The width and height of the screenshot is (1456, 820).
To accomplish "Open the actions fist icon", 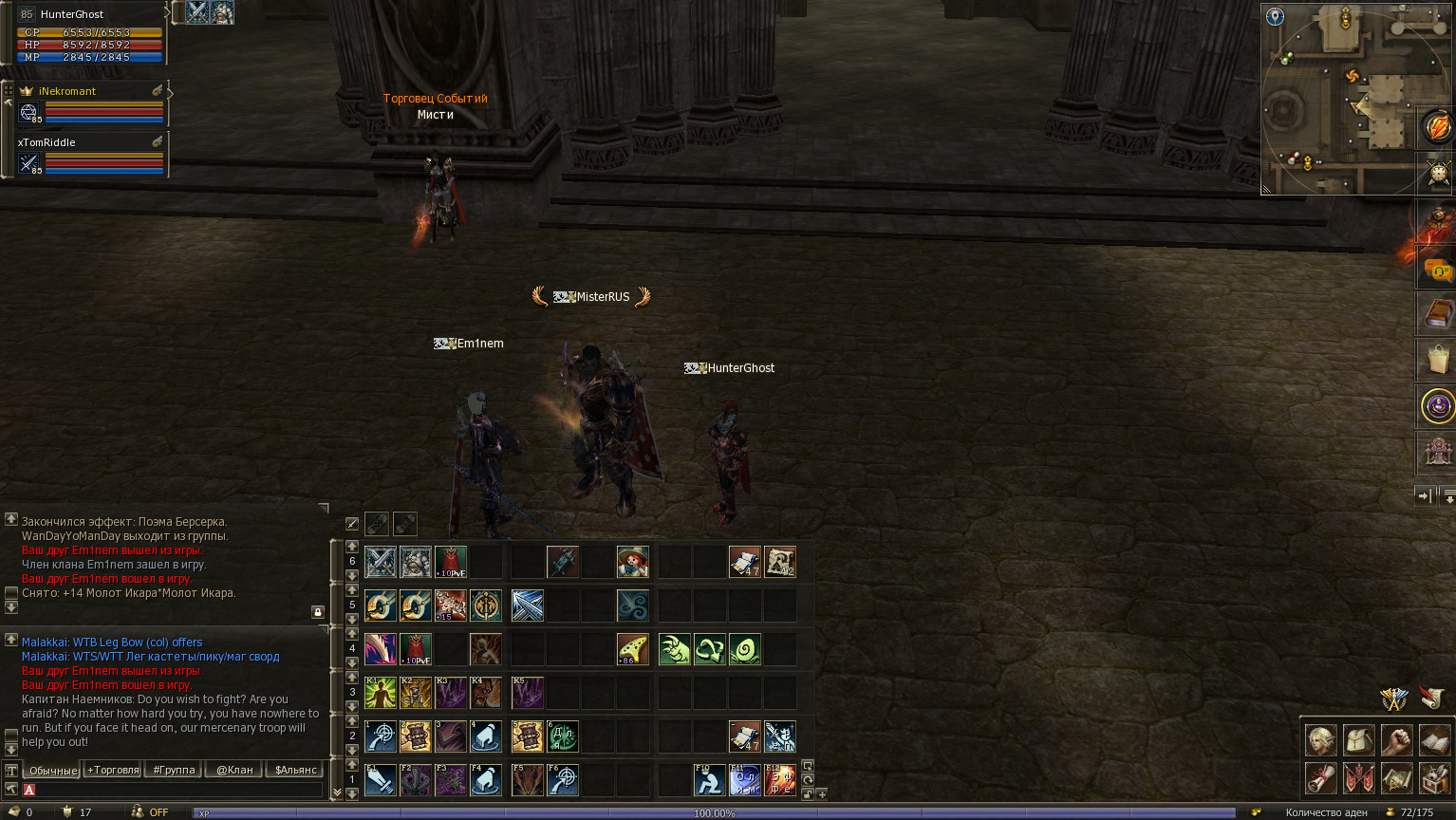I will 1396,739.
